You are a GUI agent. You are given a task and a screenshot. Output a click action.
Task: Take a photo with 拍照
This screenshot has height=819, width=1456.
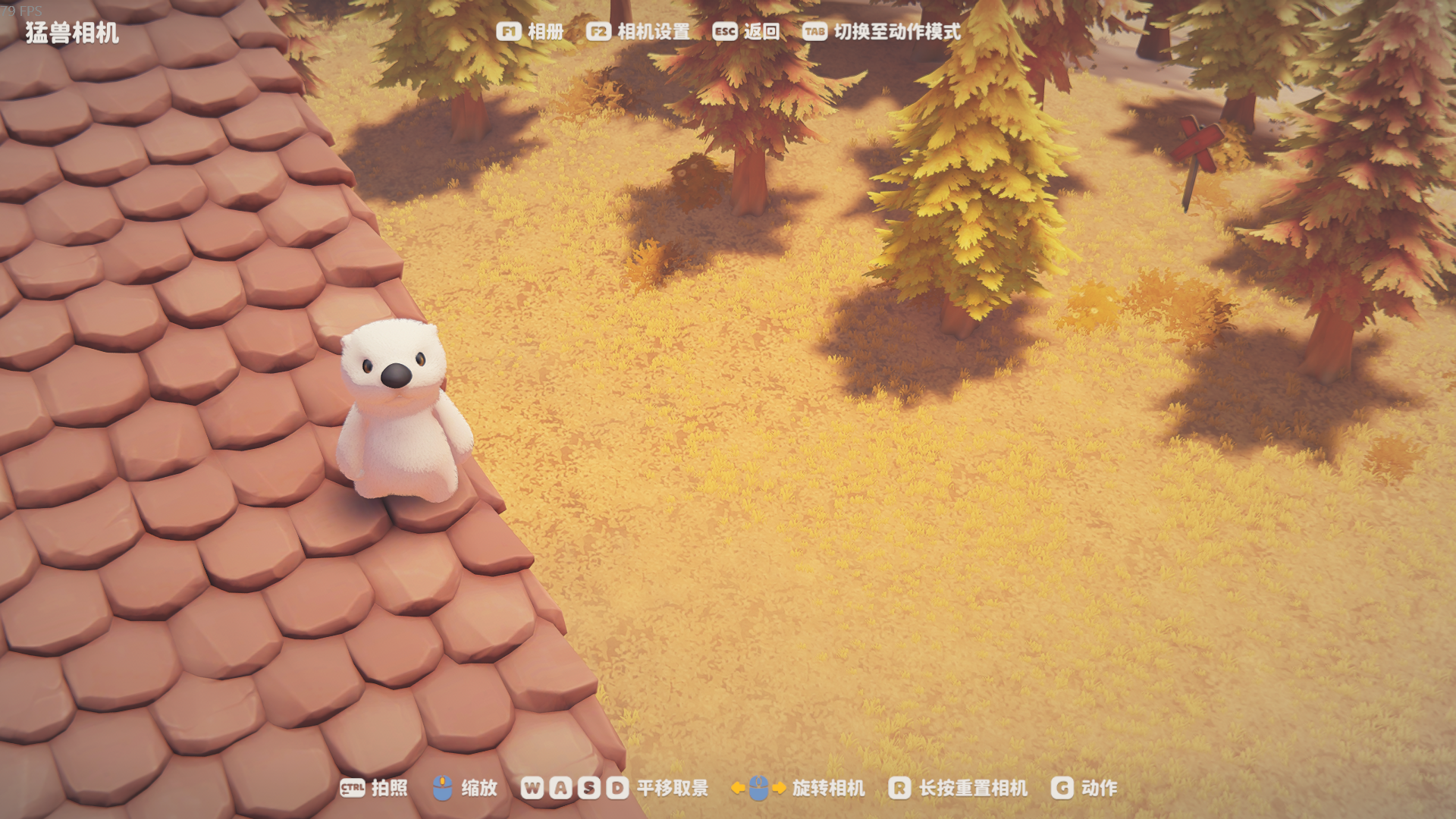click(x=374, y=788)
